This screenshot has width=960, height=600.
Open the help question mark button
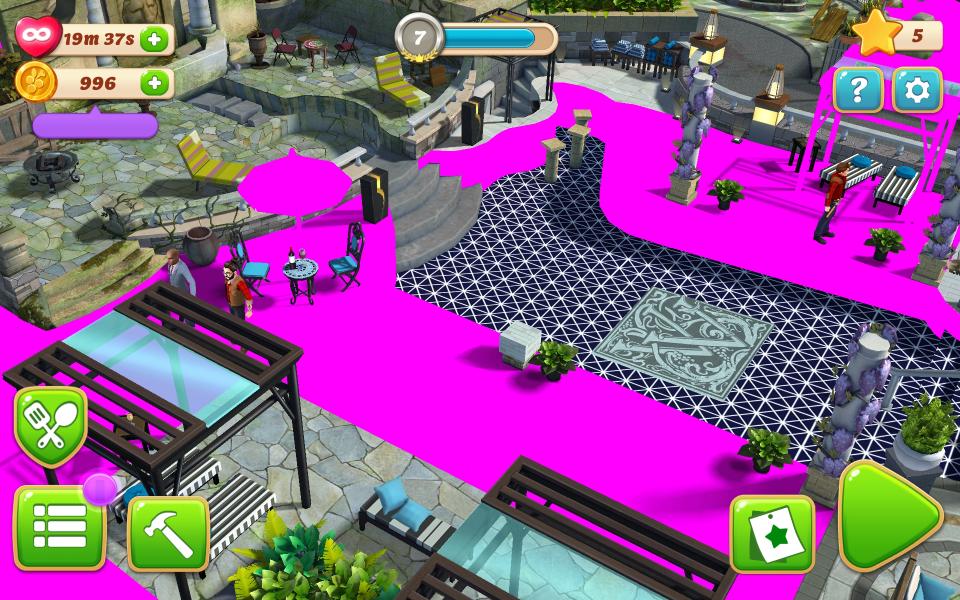click(x=857, y=91)
